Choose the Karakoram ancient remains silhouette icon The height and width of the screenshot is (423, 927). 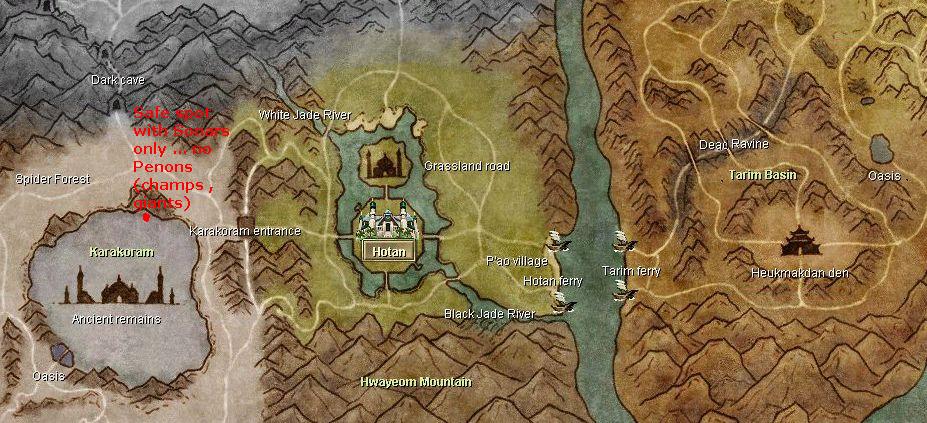[x=120, y=288]
